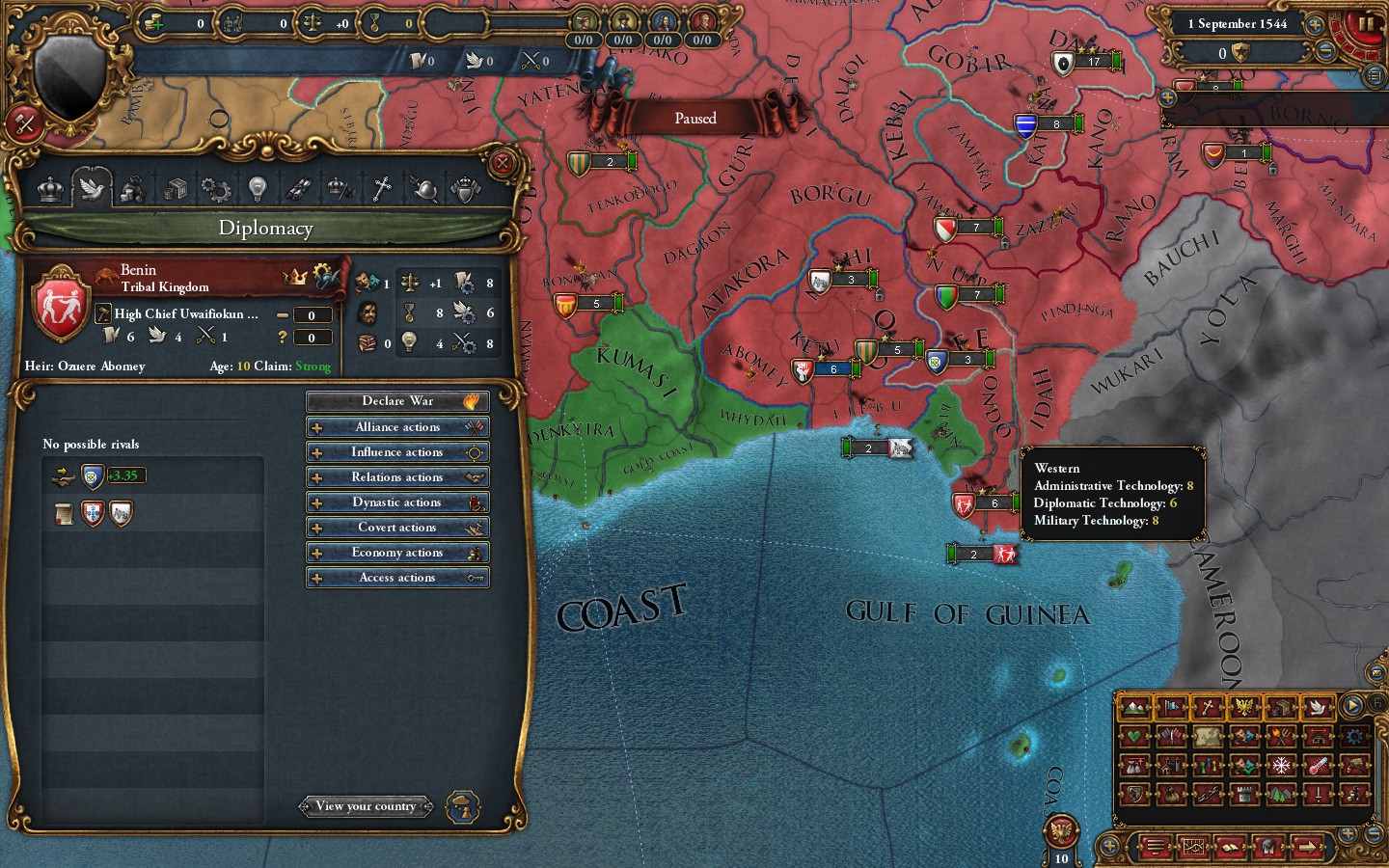
Task: Select the terrain map mode
Action: (1132, 708)
